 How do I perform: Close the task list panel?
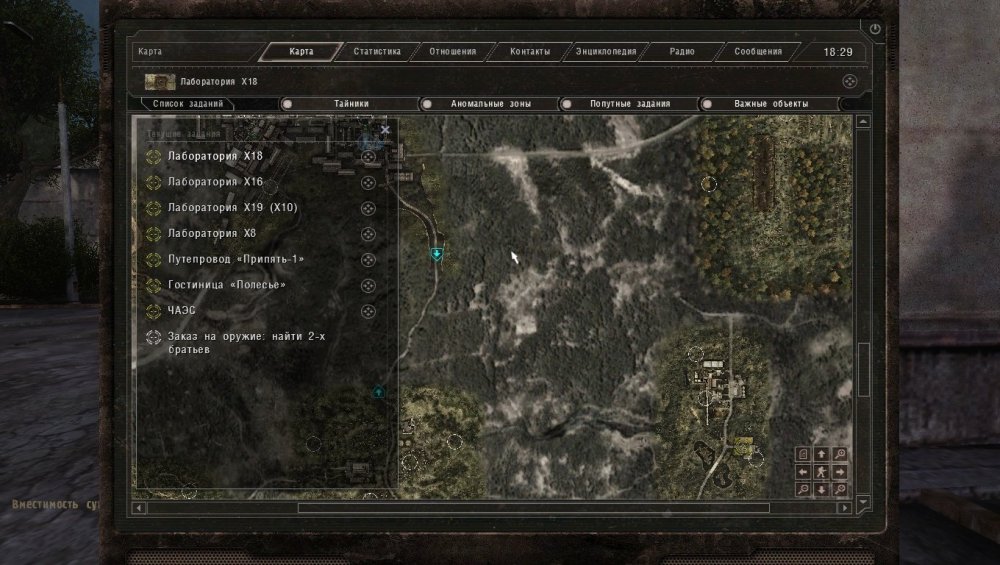click(x=385, y=130)
